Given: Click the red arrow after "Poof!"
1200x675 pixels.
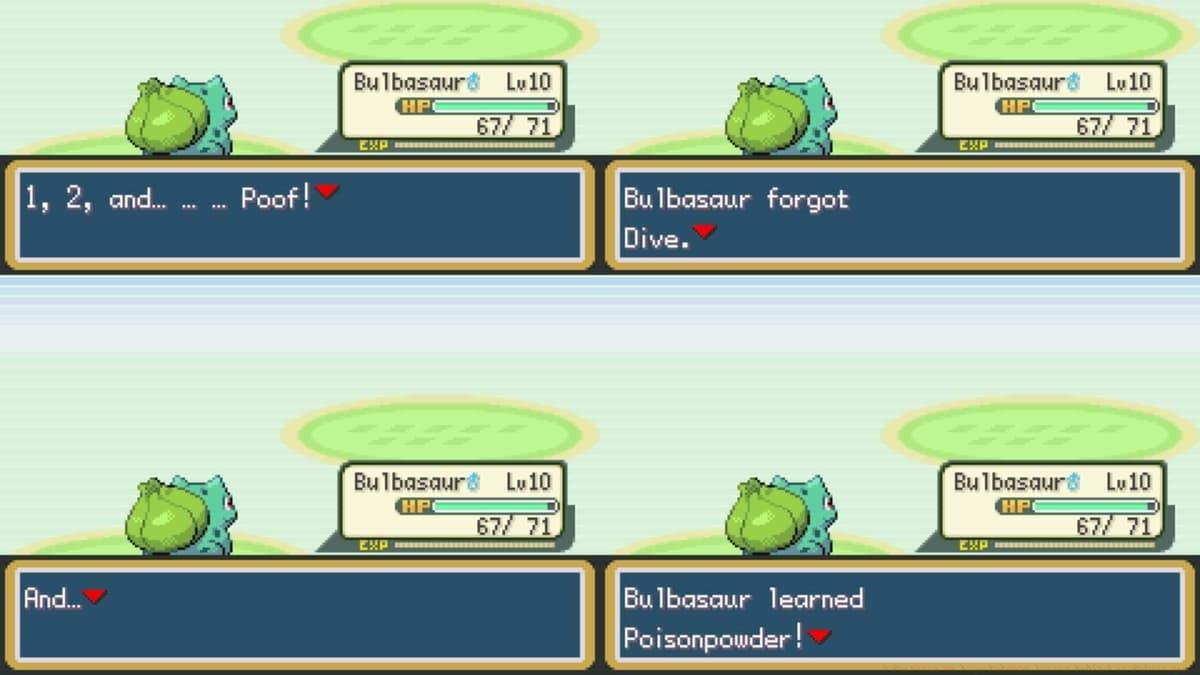Looking at the screenshot, I should 327,192.
